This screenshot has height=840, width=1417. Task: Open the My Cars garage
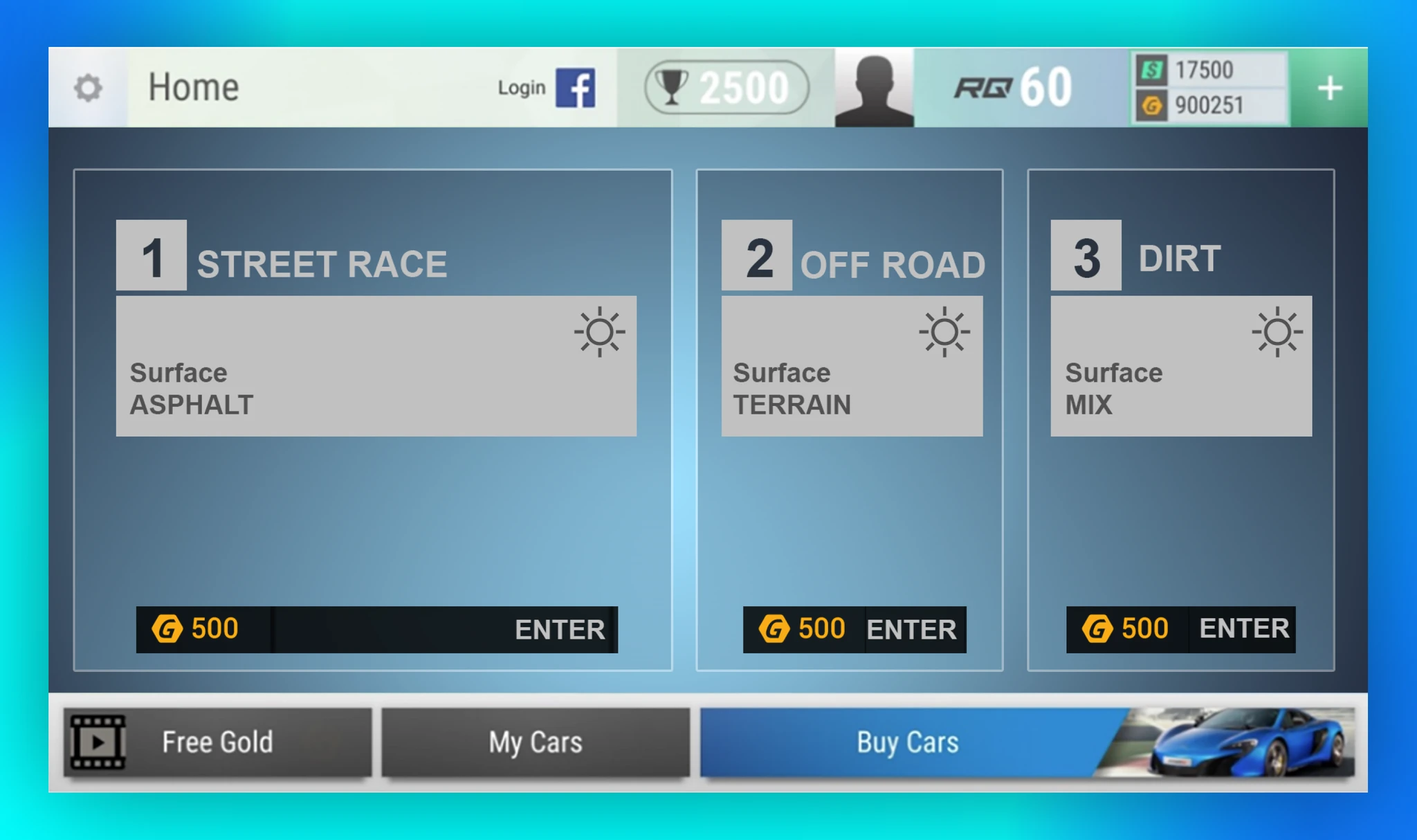(x=536, y=742)
